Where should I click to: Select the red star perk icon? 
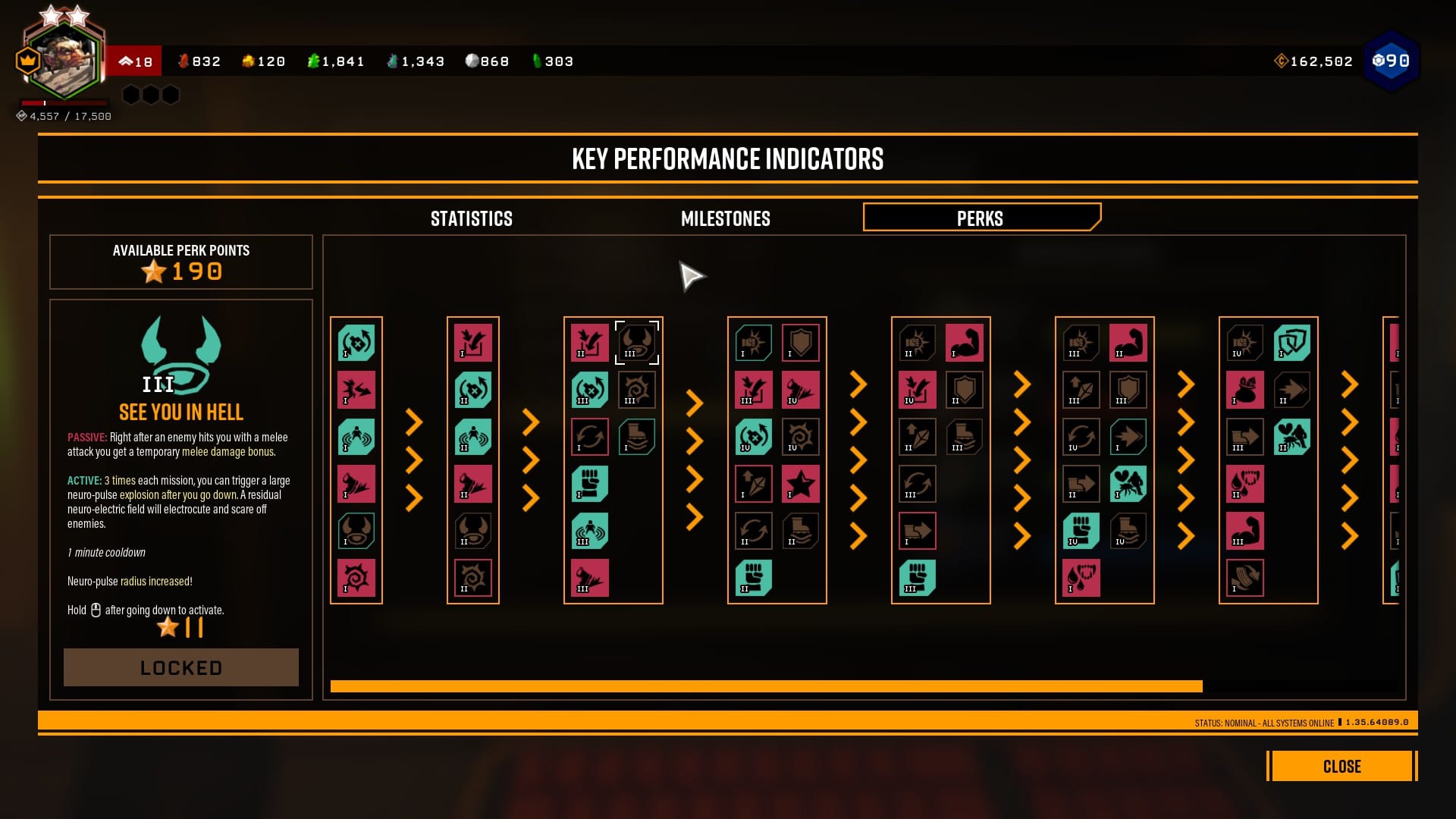[801, 484]
